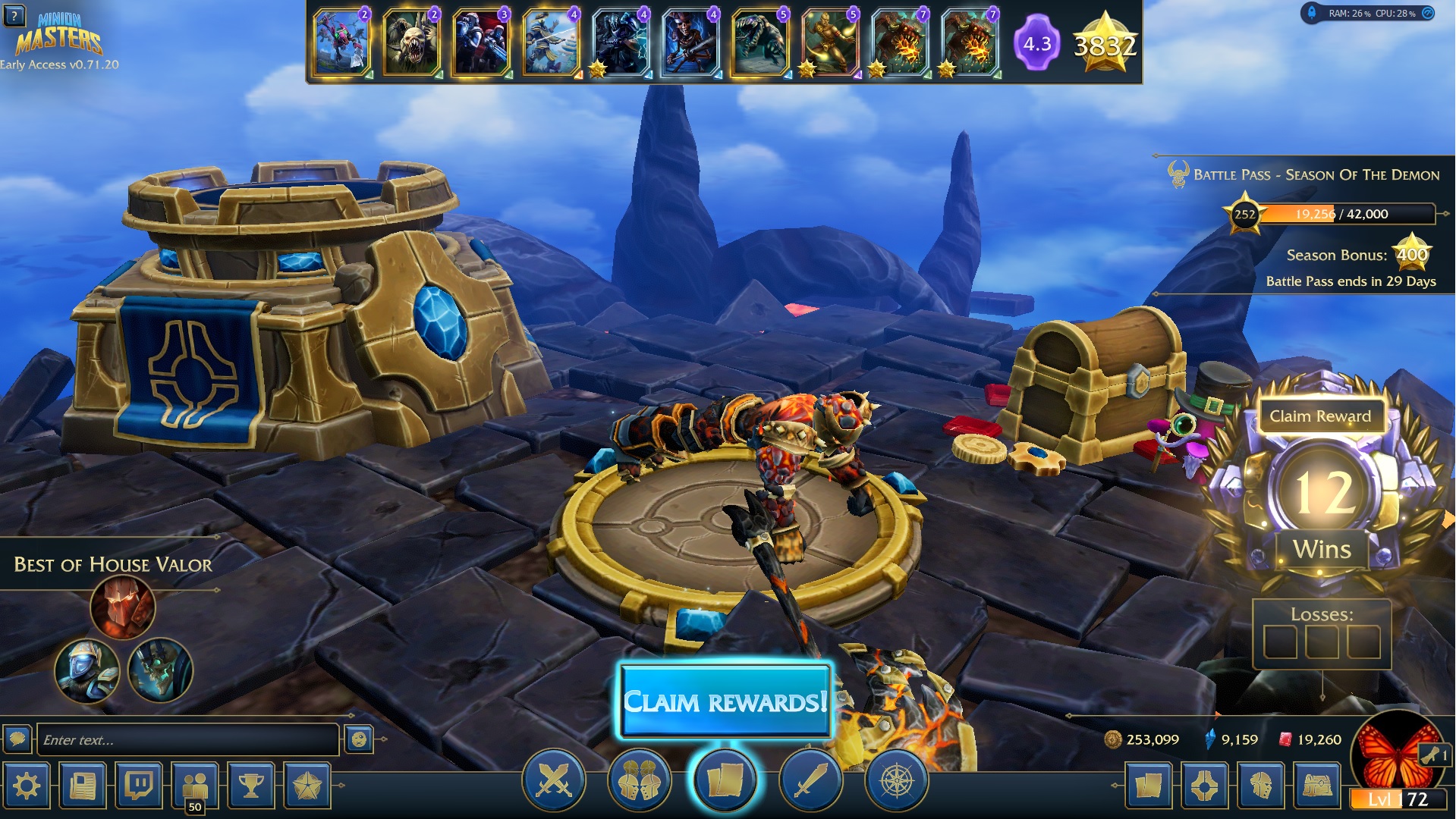Screen dimensions: 1456x819
Task: Open the Twitch integration button
Action: tap(140, 786)
